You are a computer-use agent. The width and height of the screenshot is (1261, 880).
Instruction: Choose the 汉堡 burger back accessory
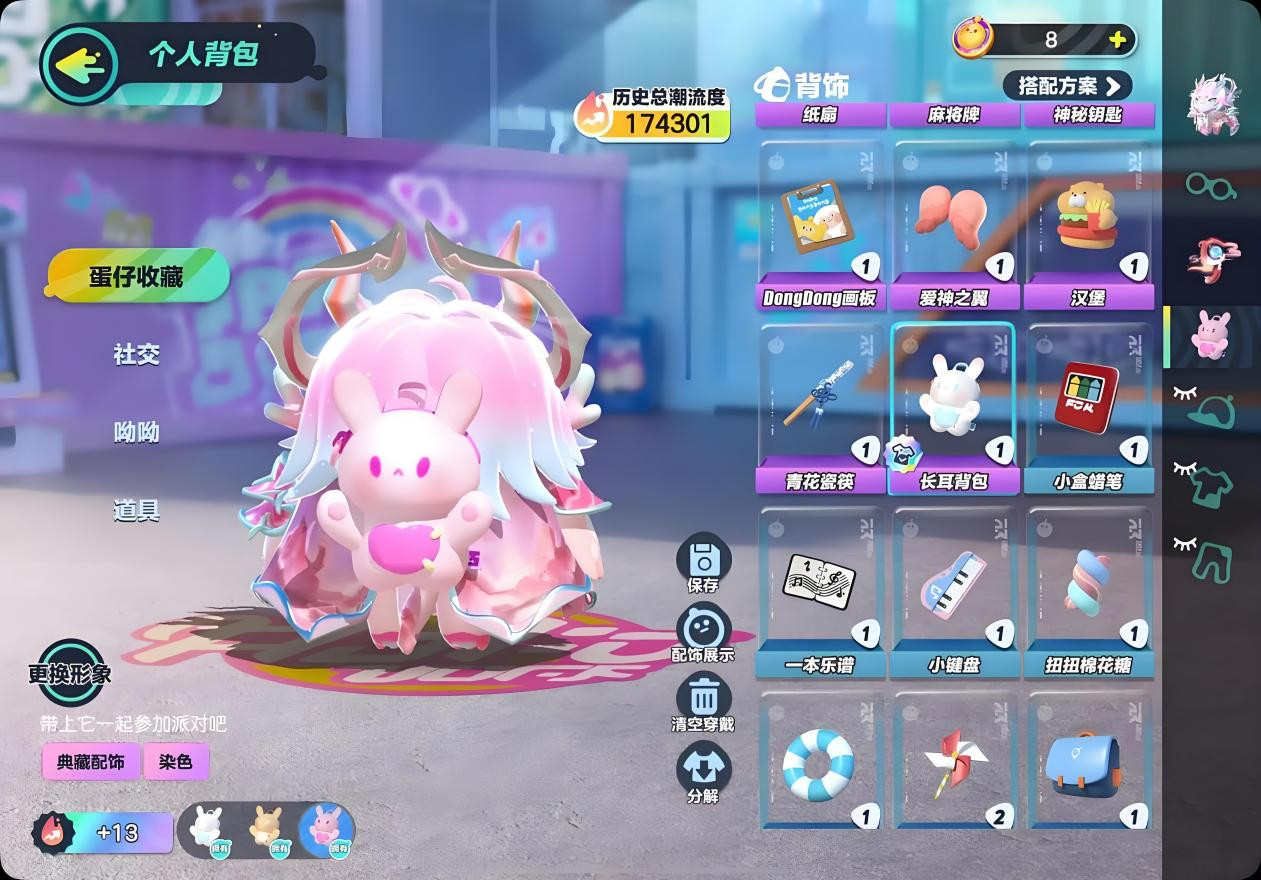click(1089, 222)
